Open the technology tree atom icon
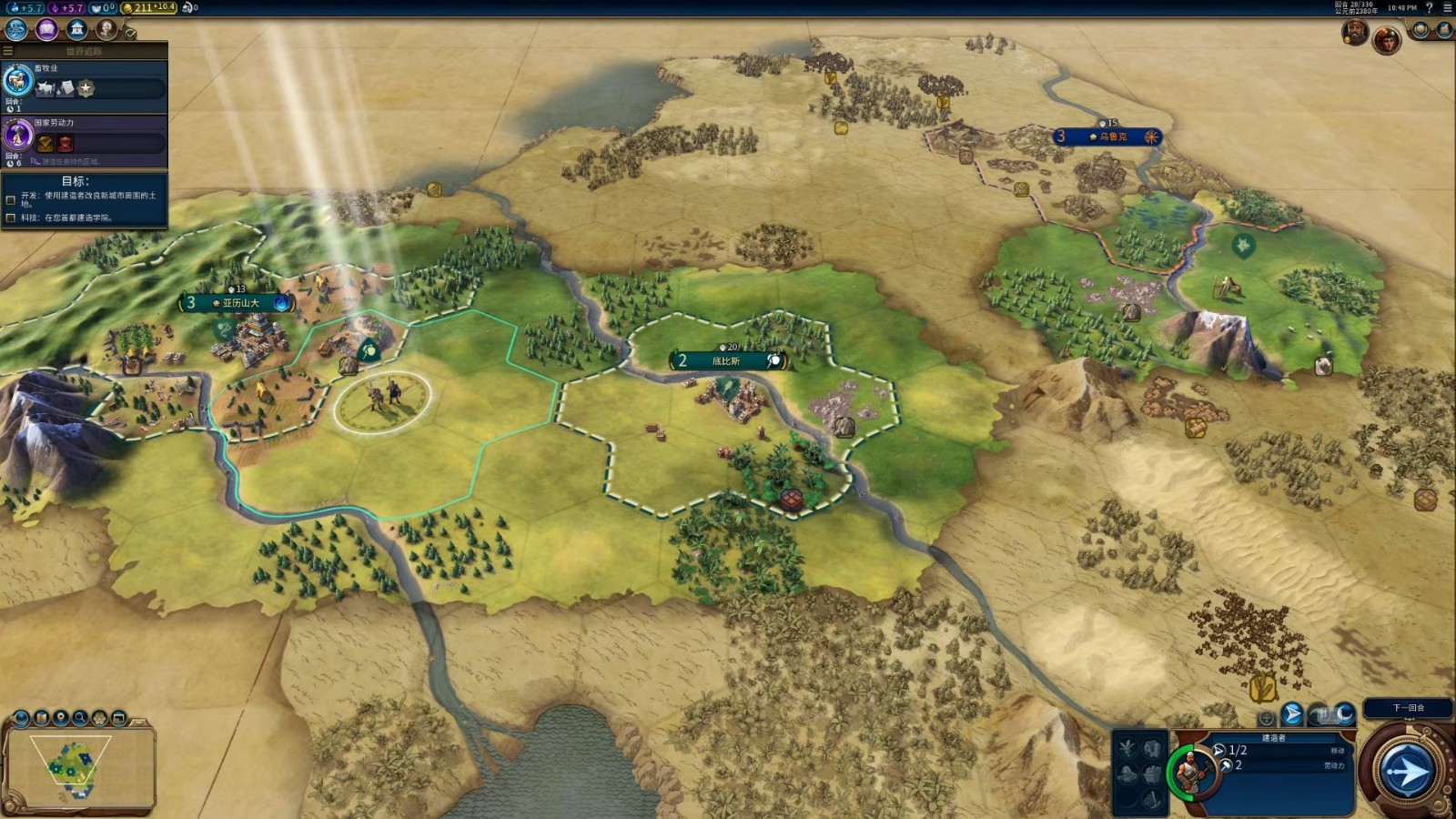The height and width of the screenshot is (819, 1456). [16, 29]
